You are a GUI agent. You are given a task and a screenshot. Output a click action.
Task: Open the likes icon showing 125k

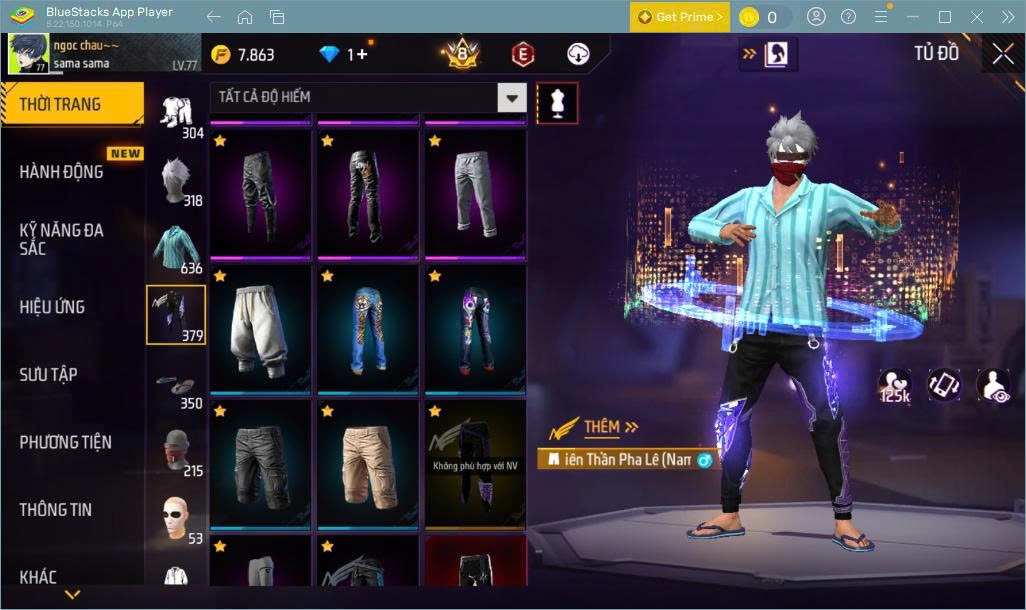(x=894, y=385)
